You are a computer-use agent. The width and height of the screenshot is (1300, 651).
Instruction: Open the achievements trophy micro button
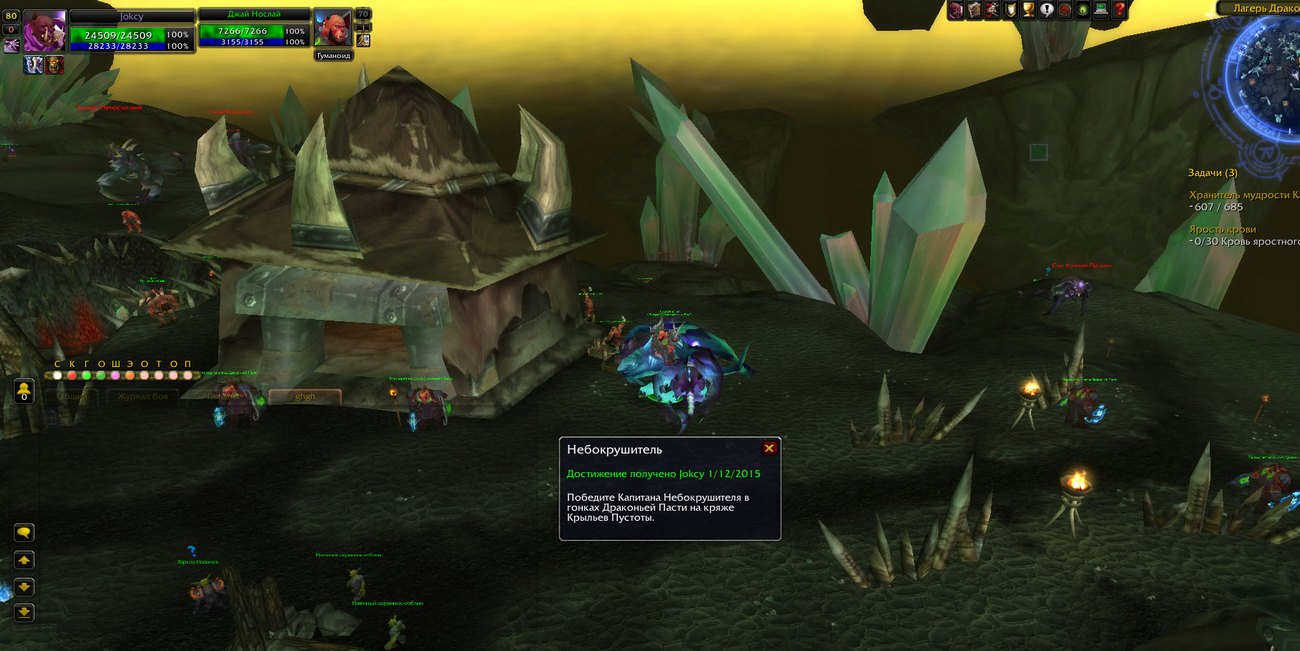pos(1026,10)
